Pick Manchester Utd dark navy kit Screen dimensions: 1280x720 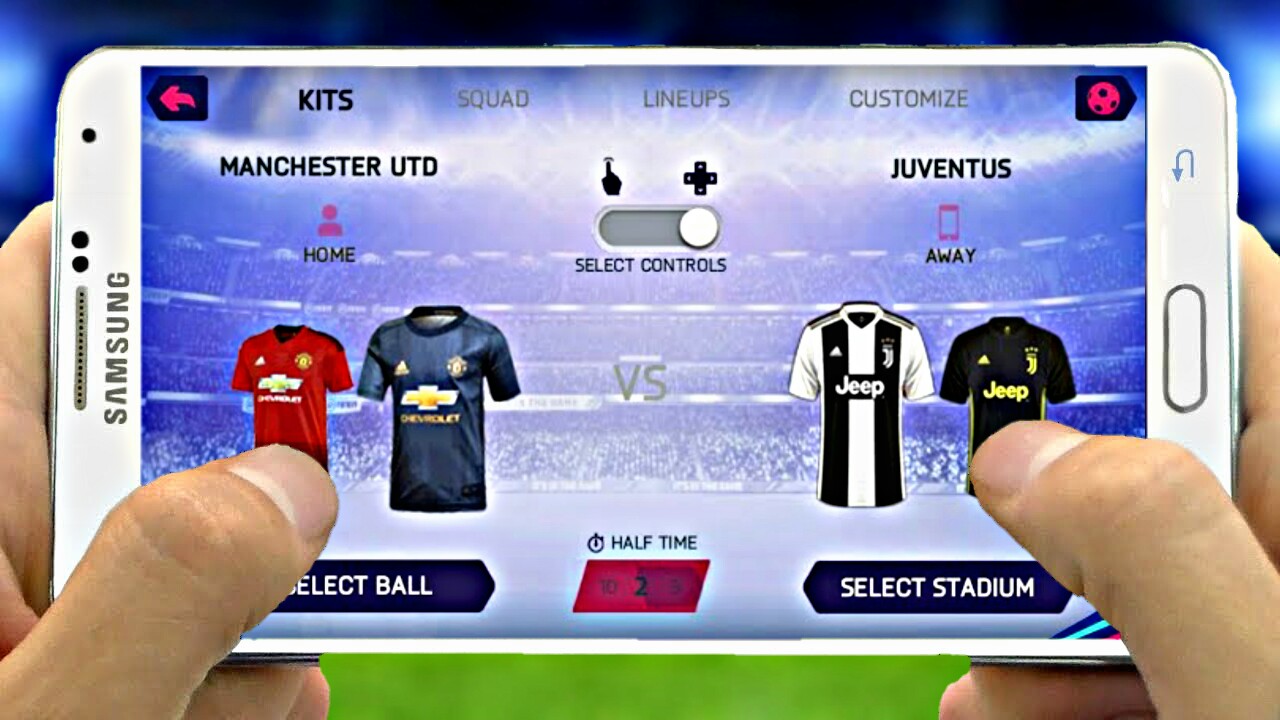click(437, 405)
